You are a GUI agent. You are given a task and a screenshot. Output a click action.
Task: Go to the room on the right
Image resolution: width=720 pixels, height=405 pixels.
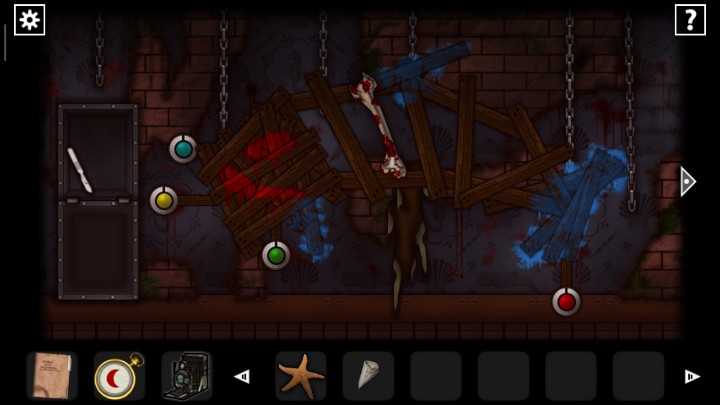click(x=687, y=181)
